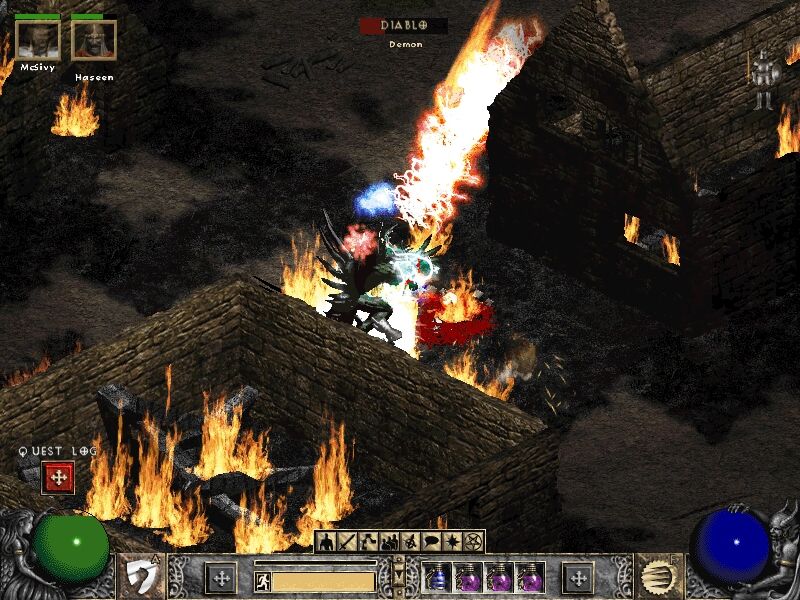
Task: Click the new skills button right of belt
Action: (578, 578)
